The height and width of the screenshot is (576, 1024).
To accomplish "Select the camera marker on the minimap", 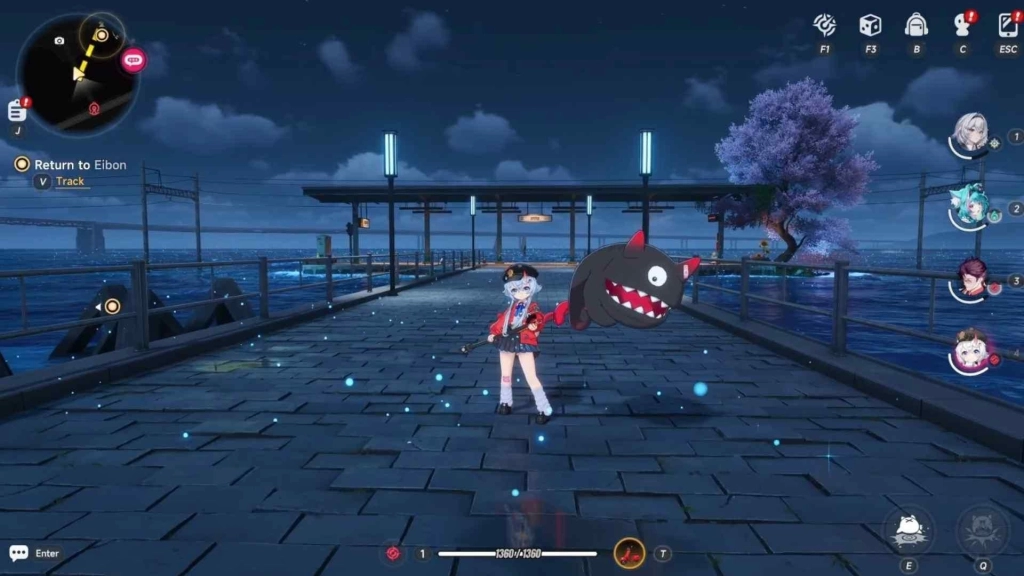I will (x=59, y=41).
